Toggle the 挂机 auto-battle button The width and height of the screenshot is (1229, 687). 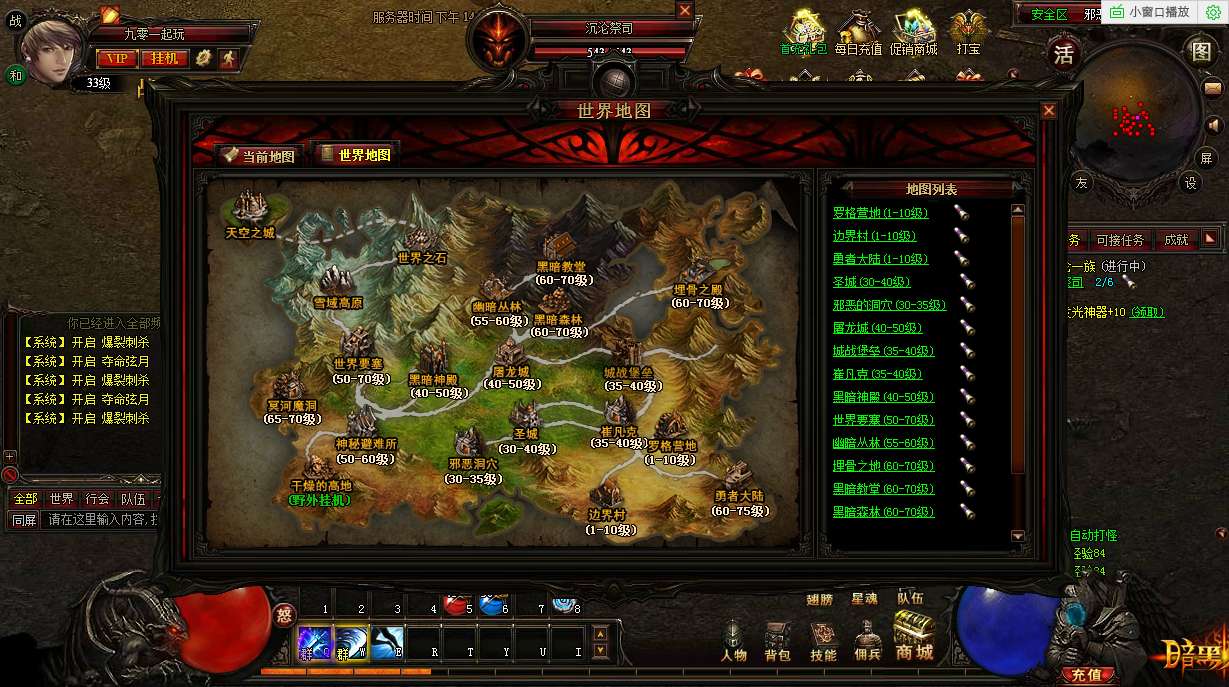165,58
